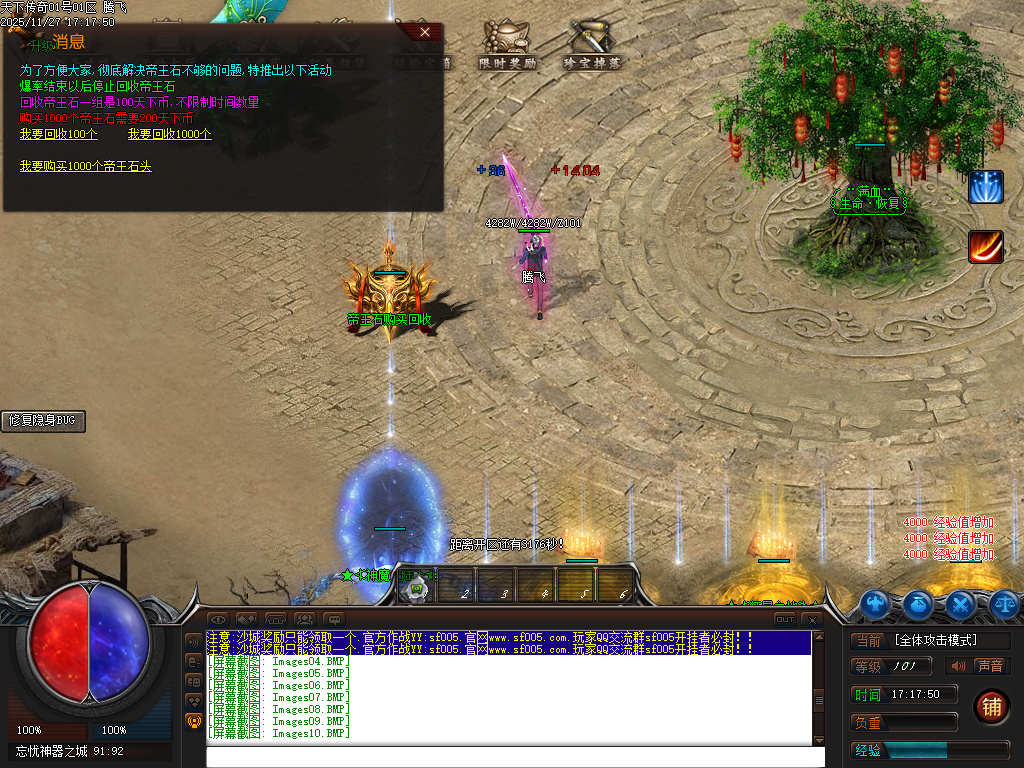The image size is (1024, 768).
Task: Activate the fiery slash skill icon
Action: 985,246
